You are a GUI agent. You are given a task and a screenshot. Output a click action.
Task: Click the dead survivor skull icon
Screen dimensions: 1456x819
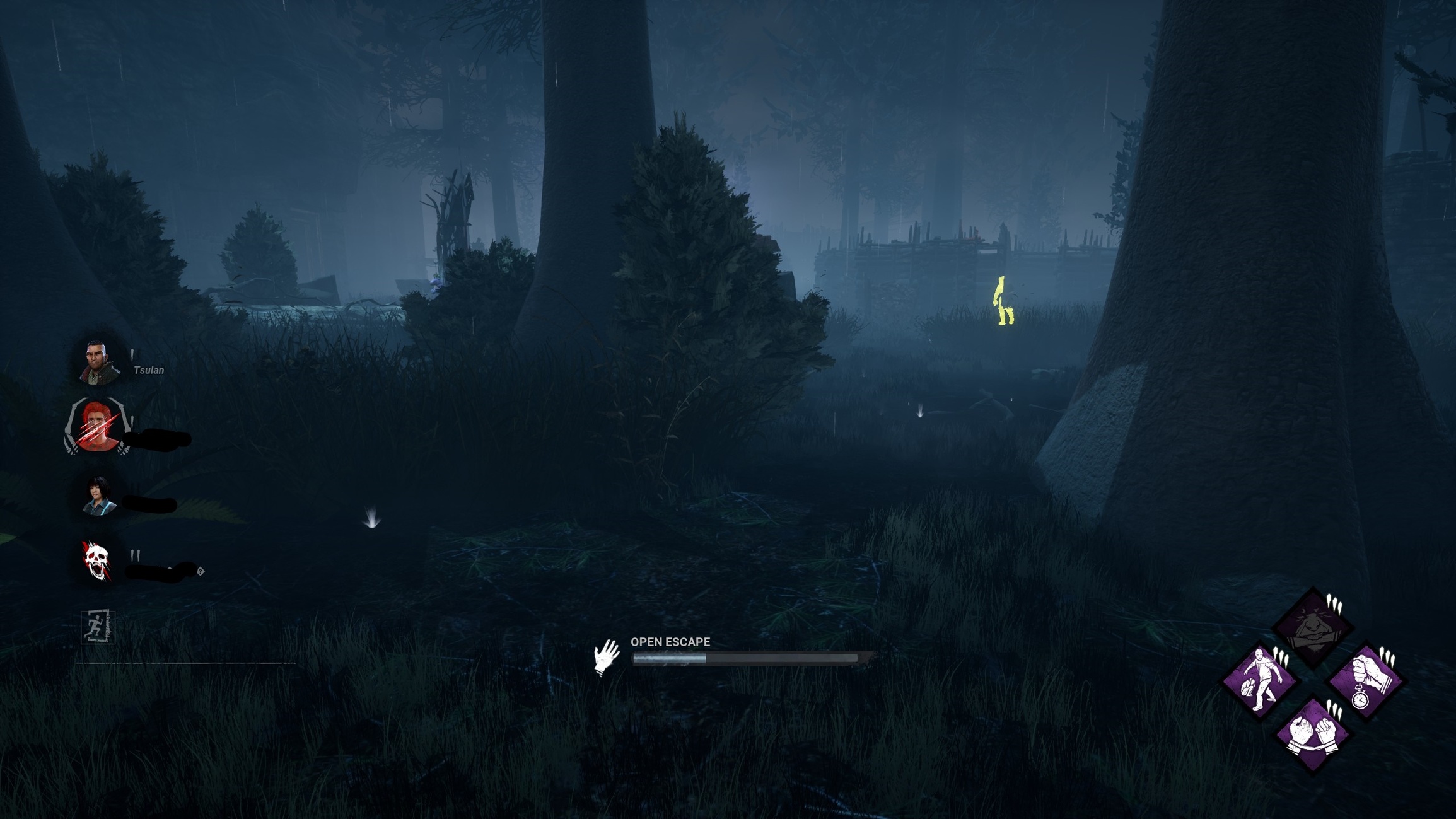[96, 560]
